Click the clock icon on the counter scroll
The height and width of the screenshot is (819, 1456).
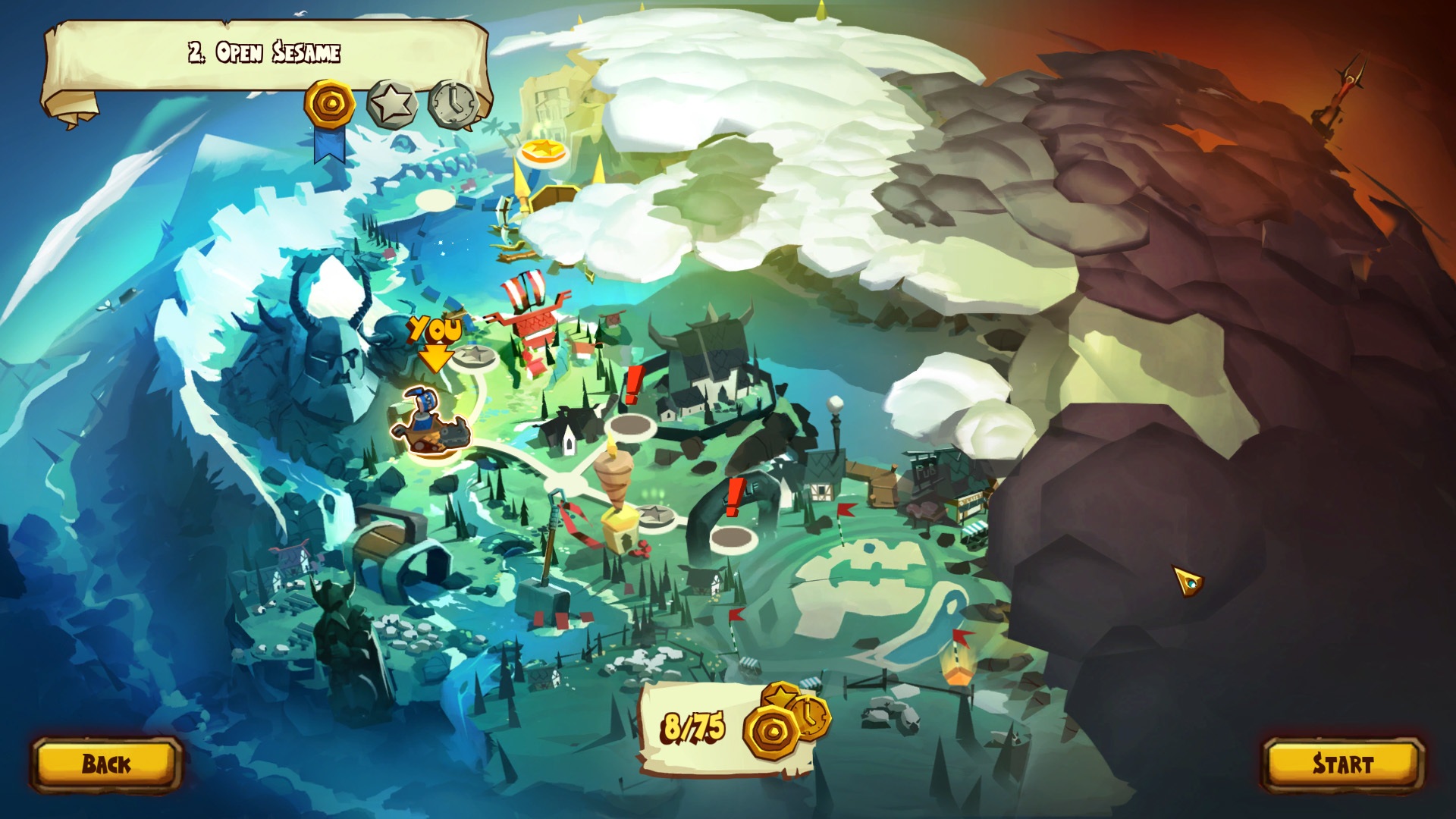tap(814, 716)
